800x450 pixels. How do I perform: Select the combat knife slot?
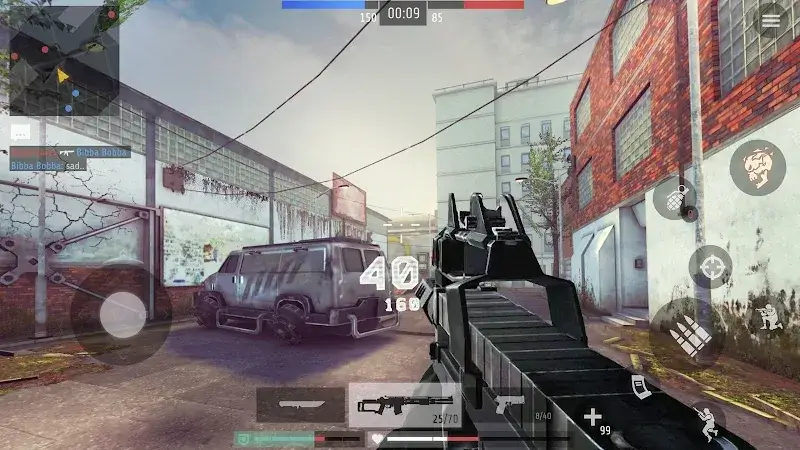[301, 405]
